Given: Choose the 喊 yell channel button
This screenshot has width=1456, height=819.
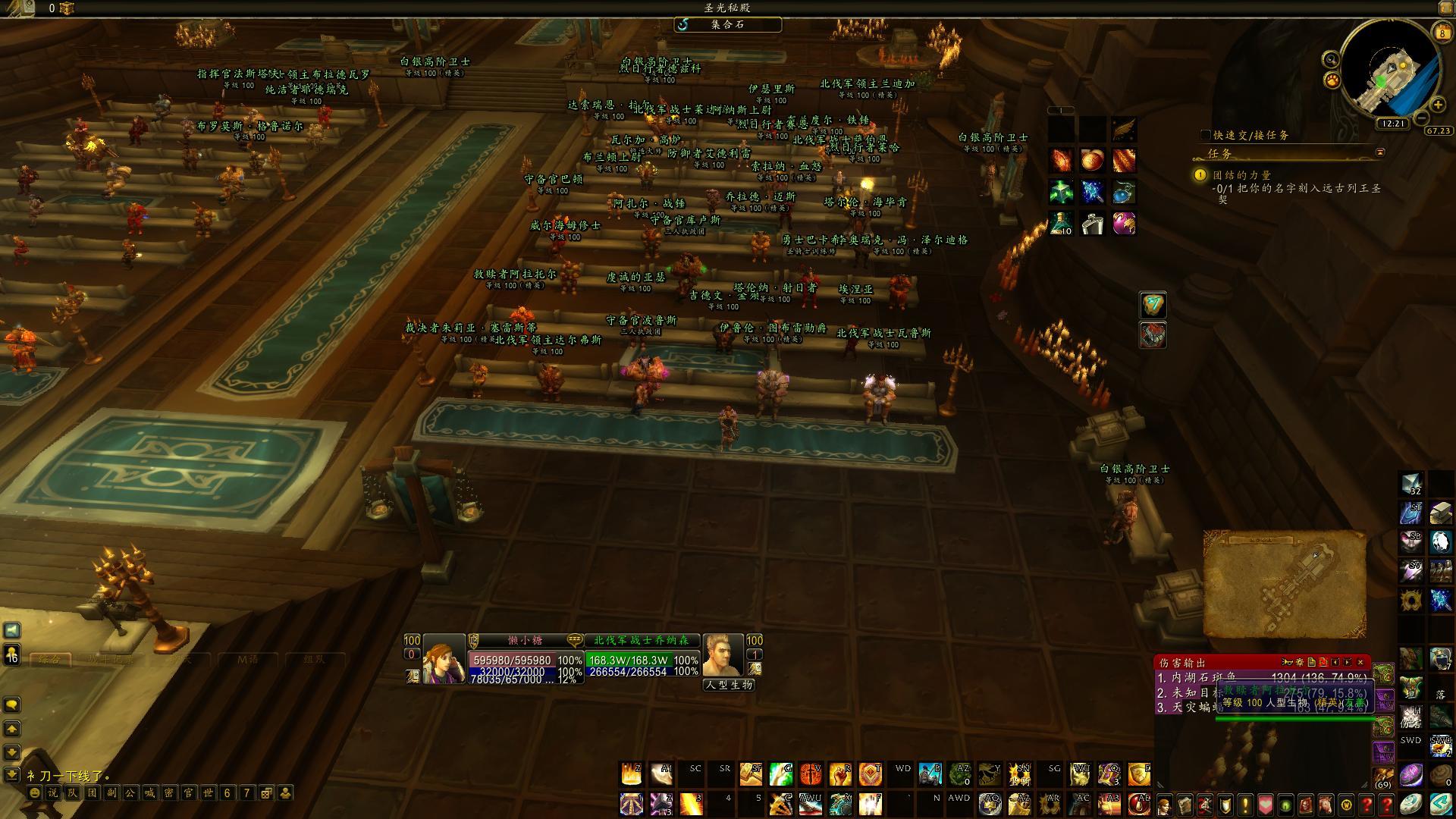Looking at the screenshot, I should coord(149,793).
